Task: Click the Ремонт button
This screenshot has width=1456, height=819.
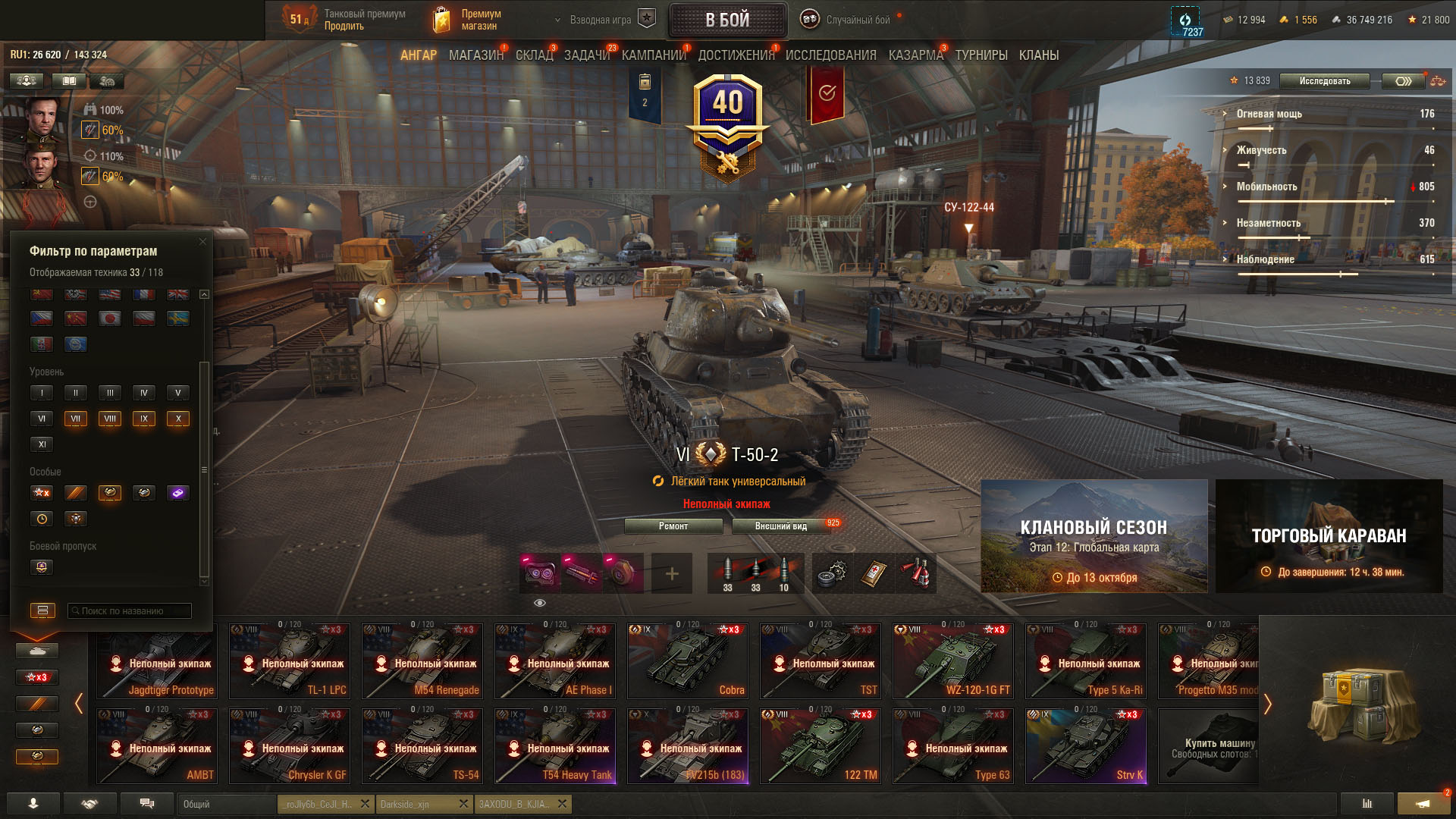Action: (673, 526)
